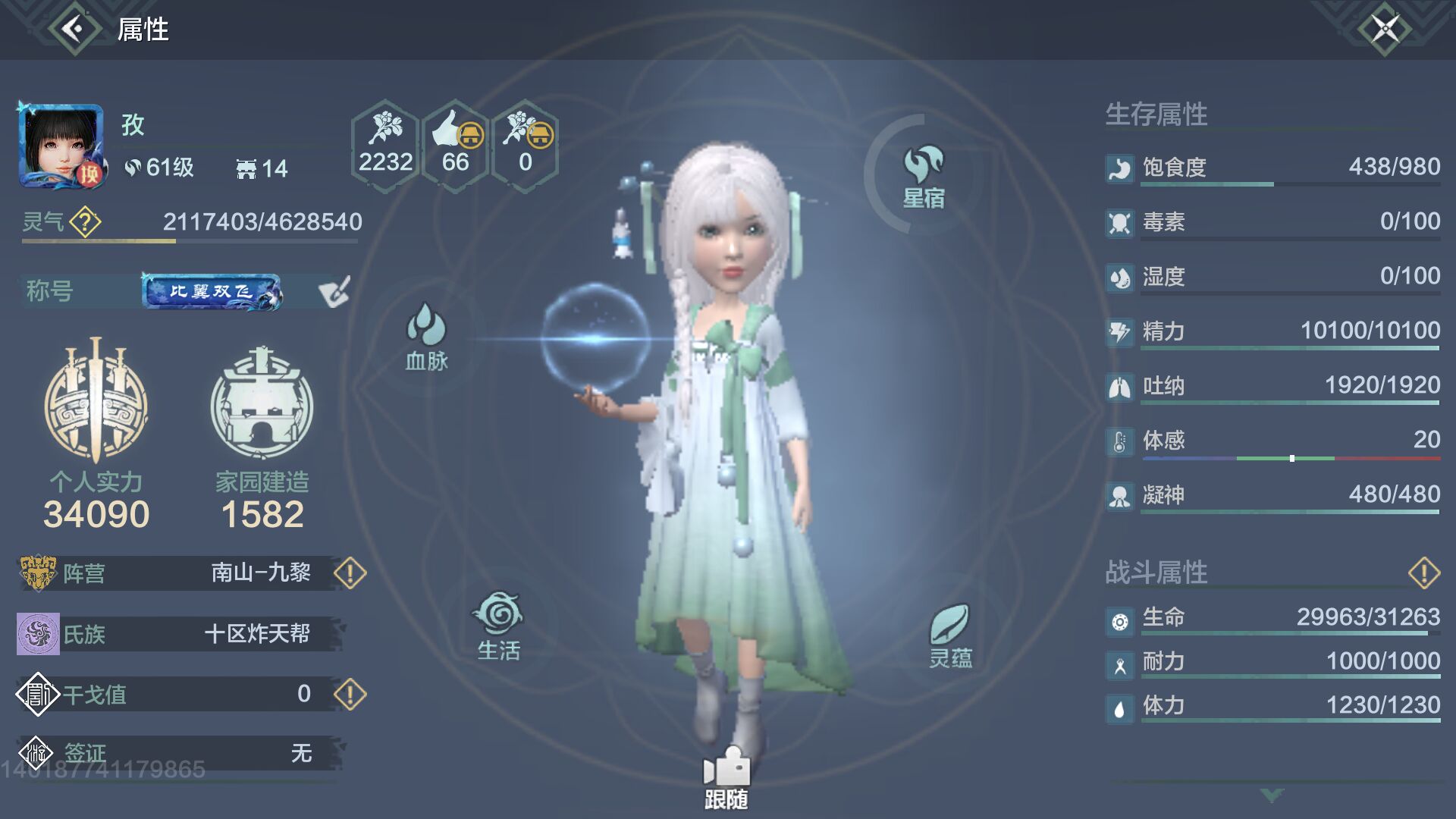The height and width of the screenshot is (819, 1456).
Task: Change the character portrait avatar
Action: (x=61, y=146)
